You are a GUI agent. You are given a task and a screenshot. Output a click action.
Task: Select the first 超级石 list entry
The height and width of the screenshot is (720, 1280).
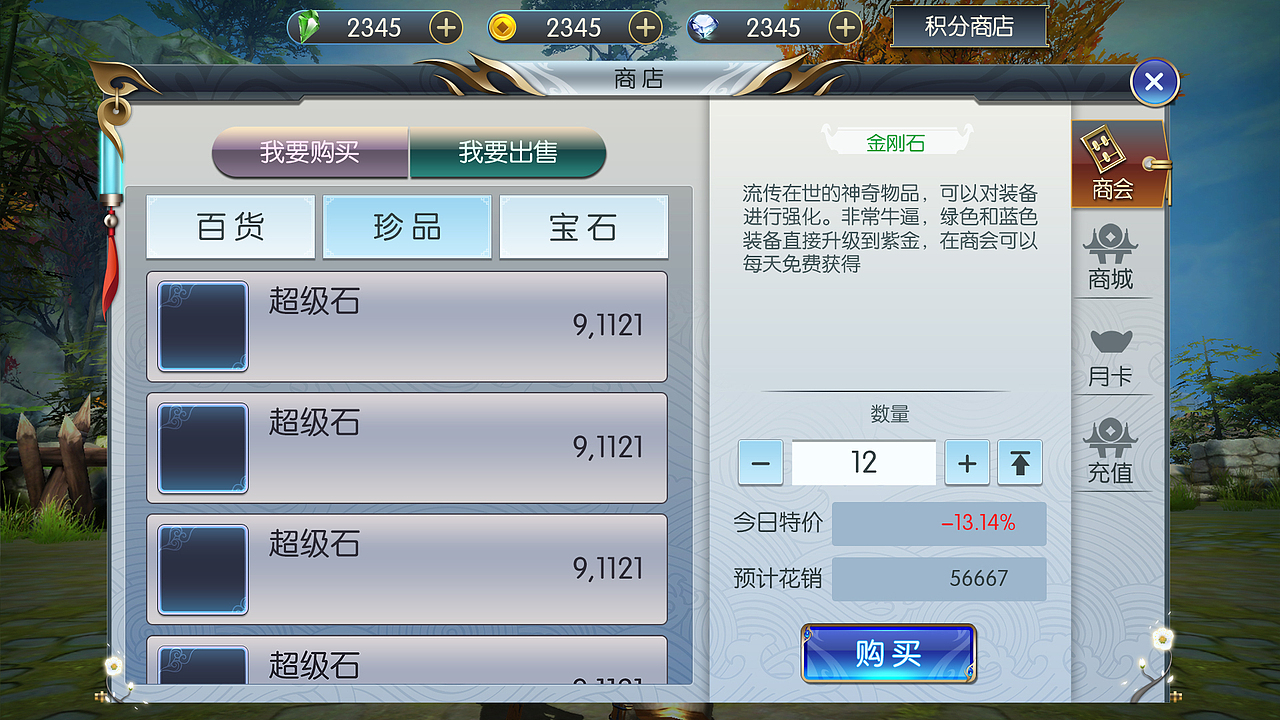[408, 326]
